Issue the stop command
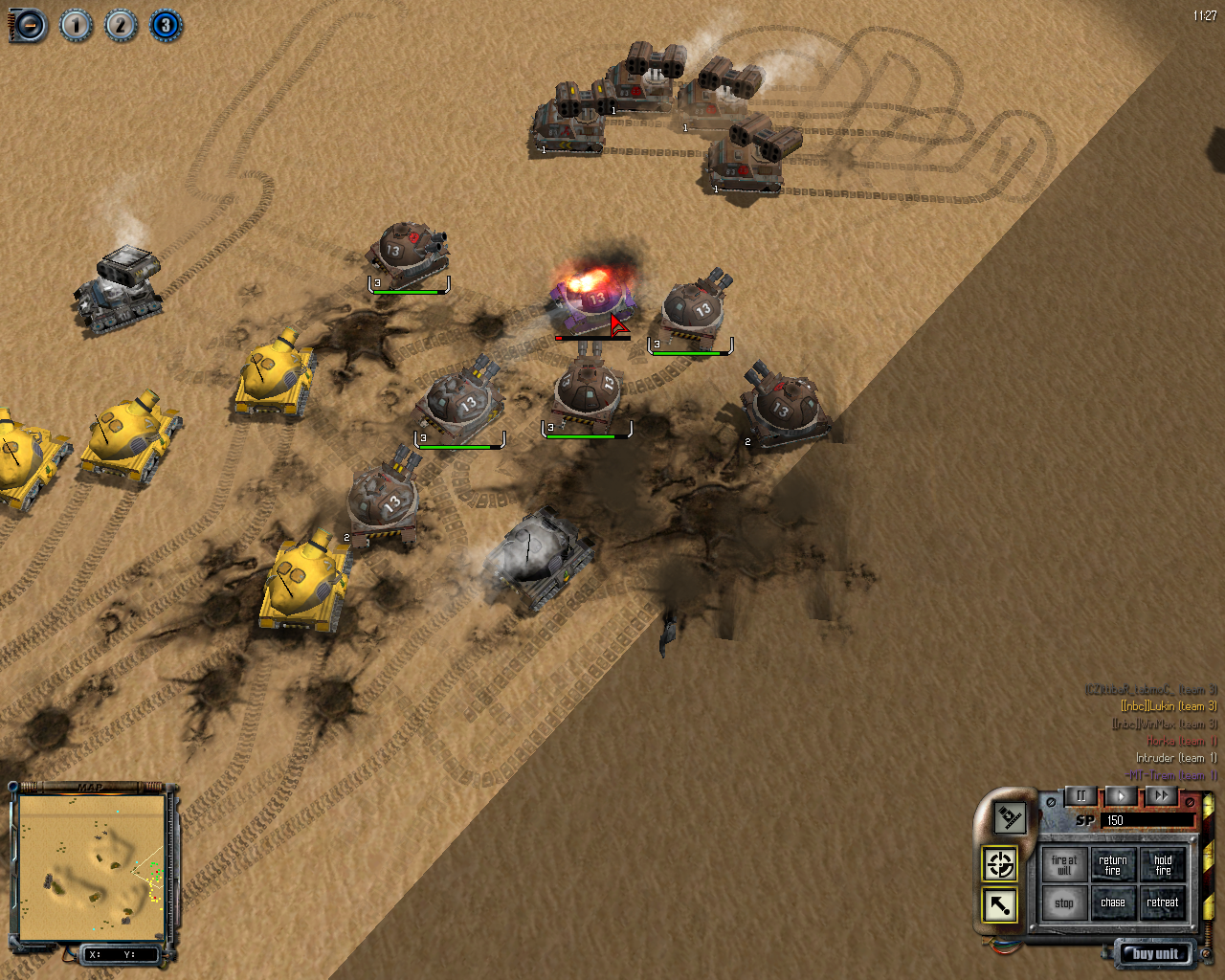Viewport: 1225px width, 980px height. [1064, 903]
